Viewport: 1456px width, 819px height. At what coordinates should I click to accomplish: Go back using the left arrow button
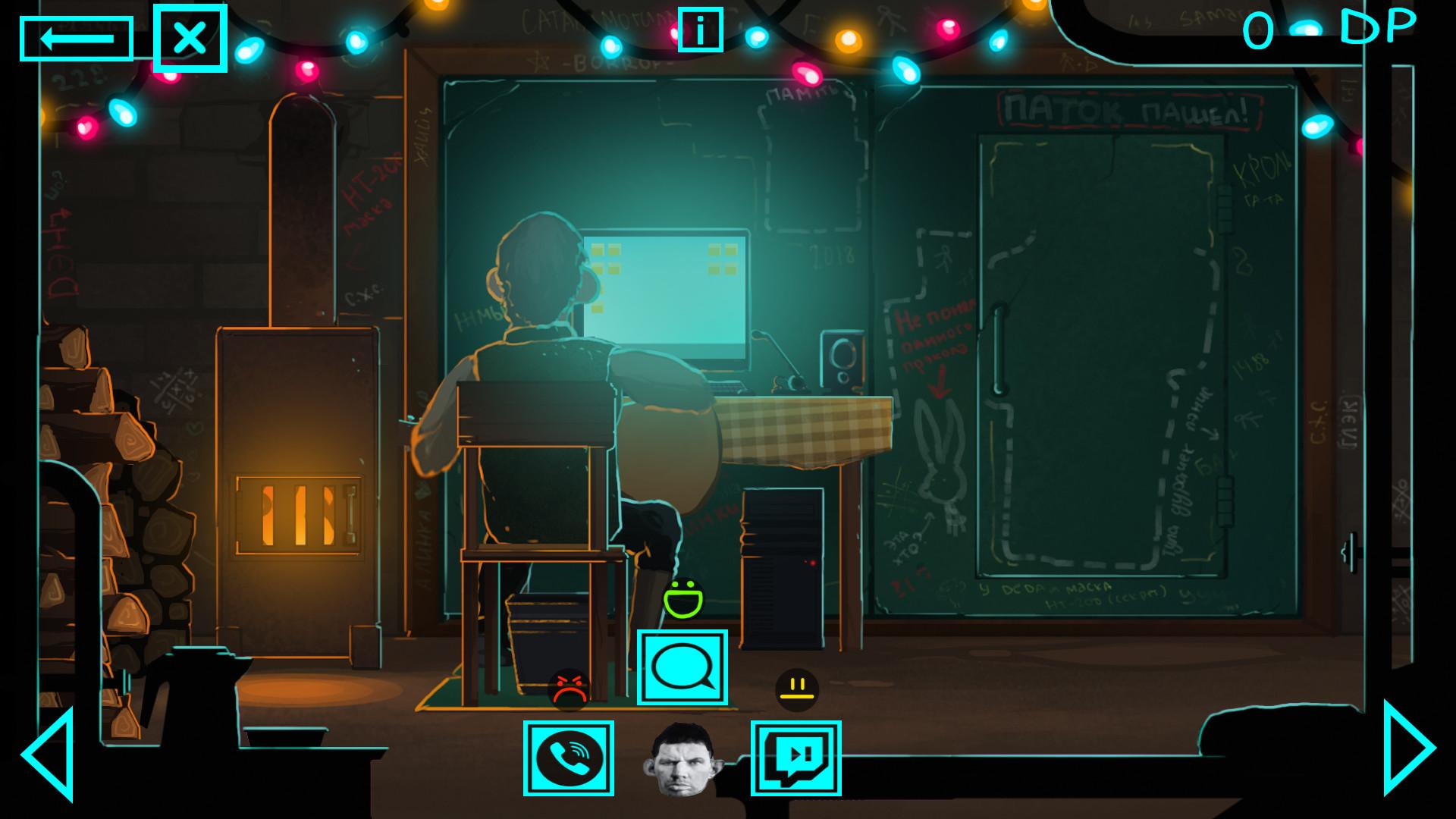(77, 36)
